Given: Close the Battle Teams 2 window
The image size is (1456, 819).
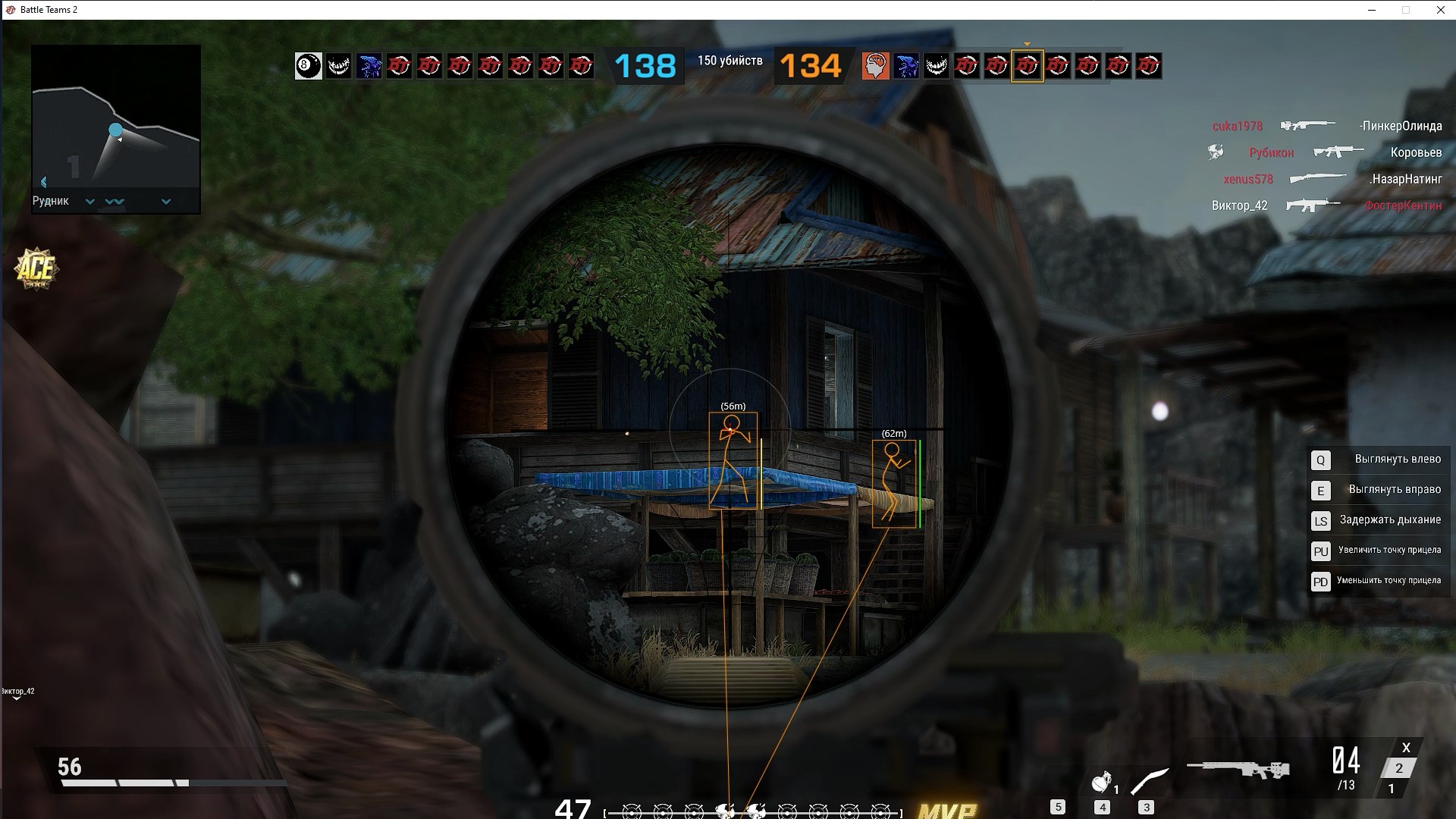Looking at the screenshot, I should pos(1440,10).
